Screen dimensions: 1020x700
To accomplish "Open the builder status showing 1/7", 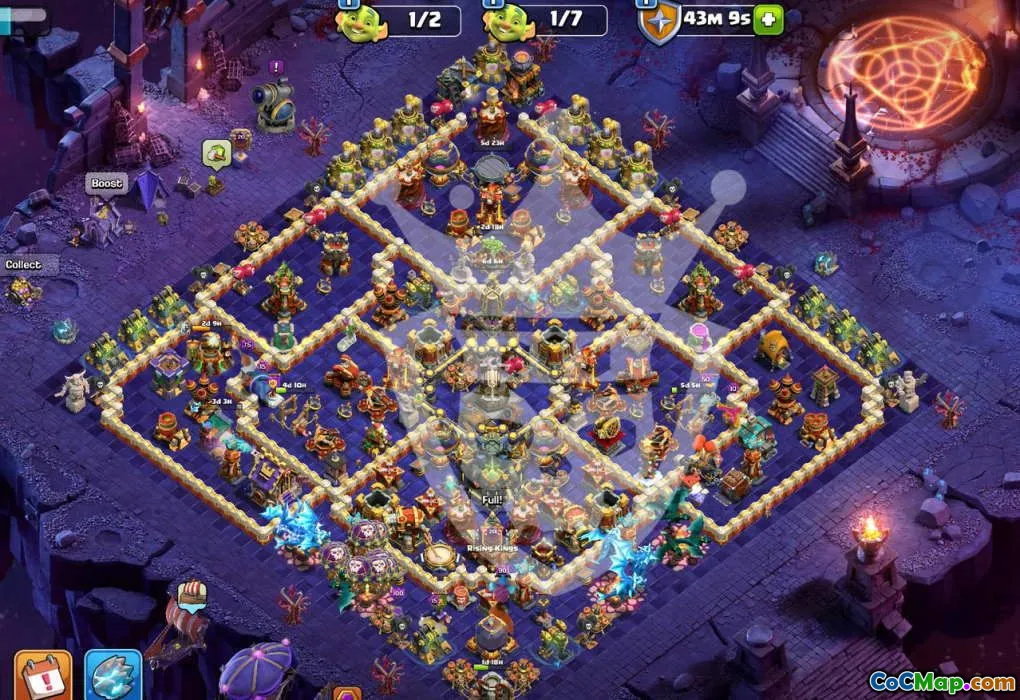I will coord(544,21).
